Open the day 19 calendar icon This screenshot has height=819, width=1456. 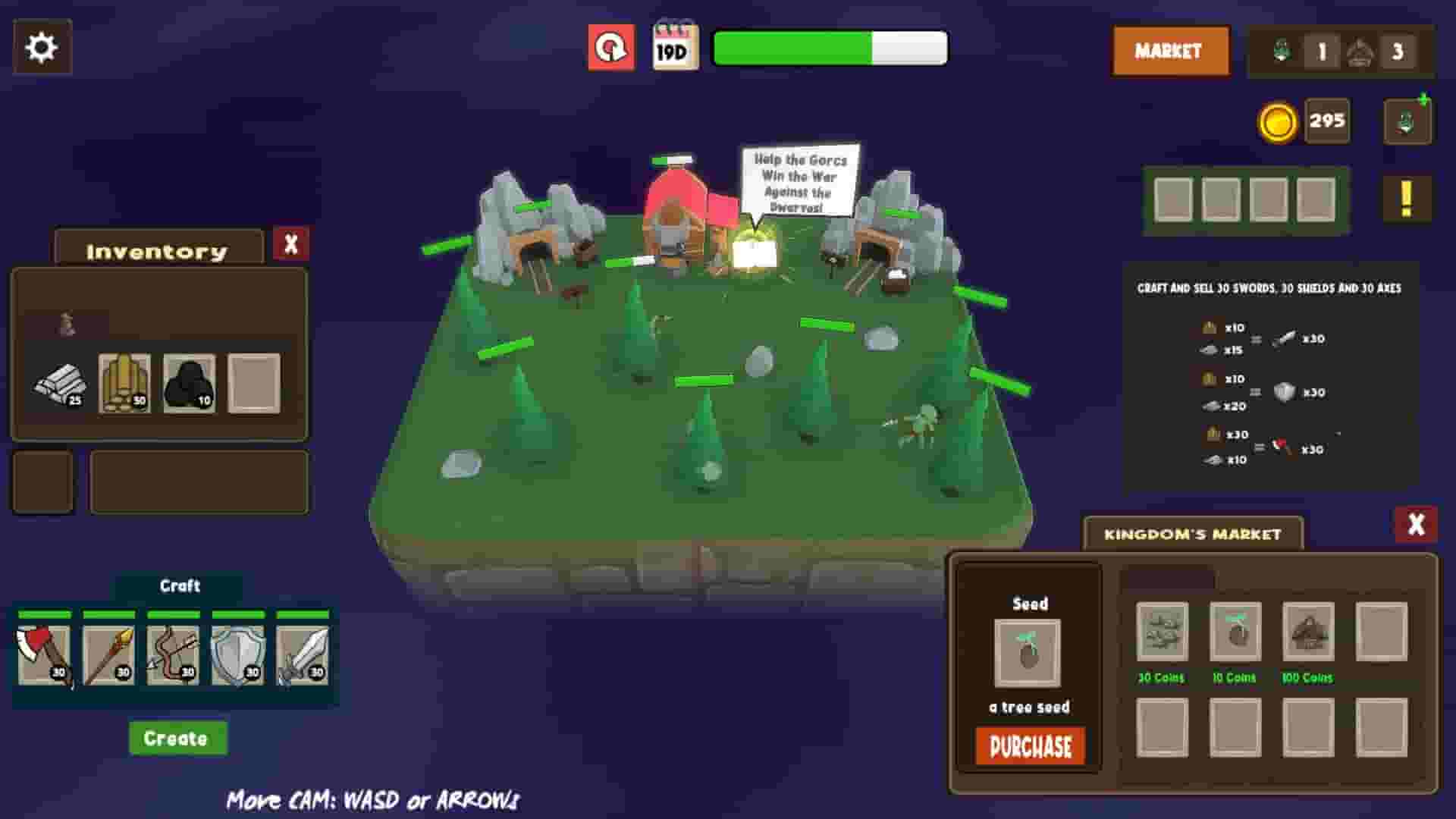coord(677,47)
